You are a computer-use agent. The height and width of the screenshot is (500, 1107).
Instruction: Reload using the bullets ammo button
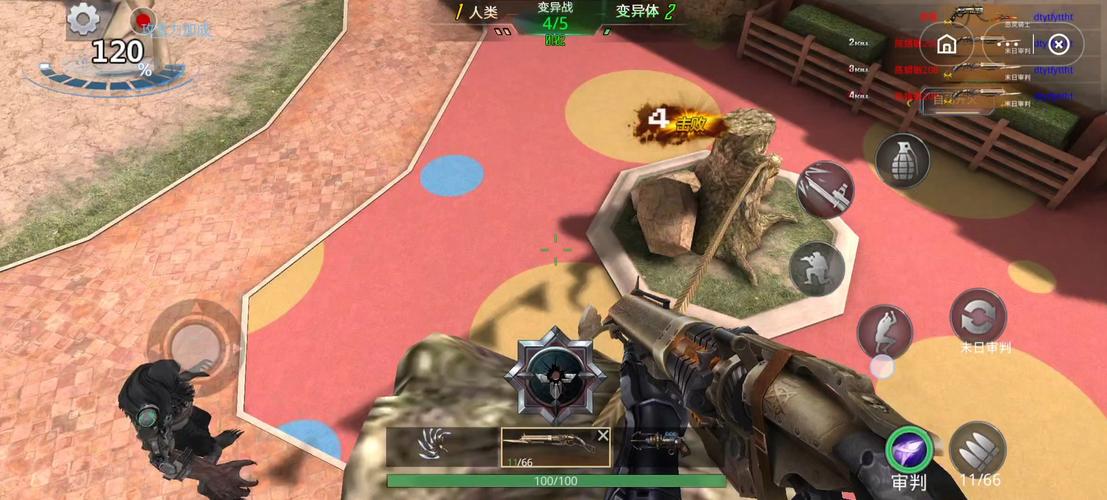977,449
